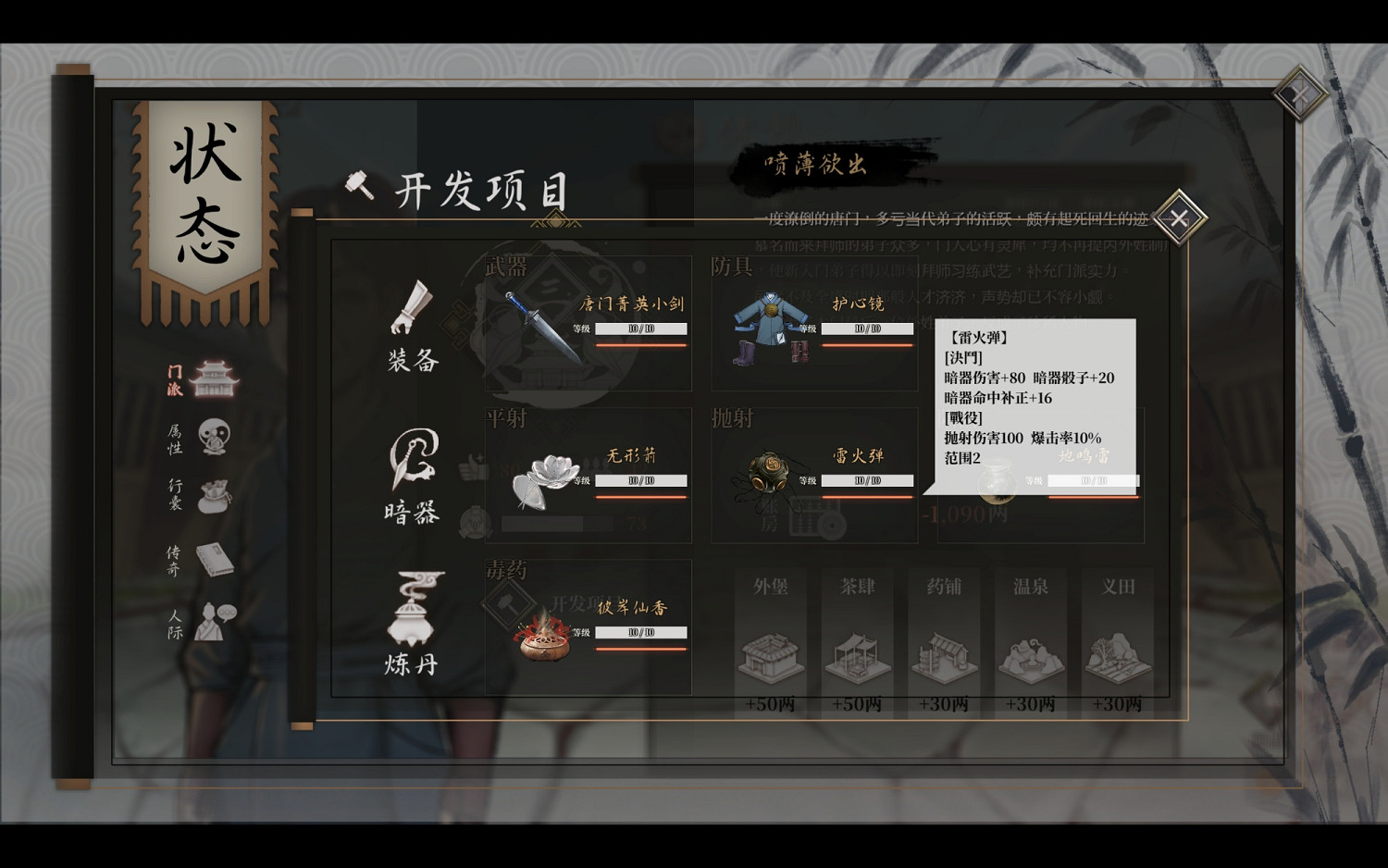Select the 外堡 outer fort building
The height and width of the screenshot is (868, 1388).
771,652
